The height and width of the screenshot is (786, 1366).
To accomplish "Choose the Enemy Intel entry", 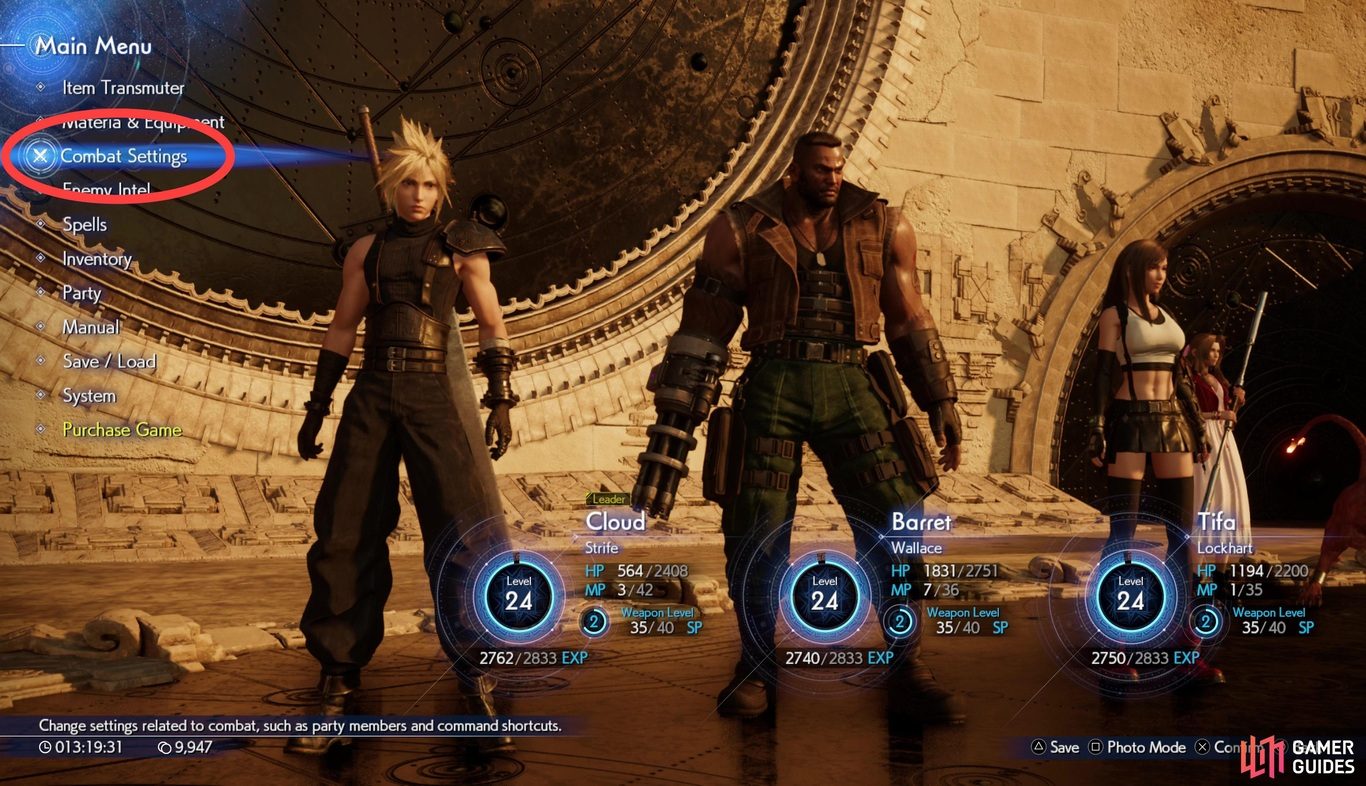I will (106, 190).
